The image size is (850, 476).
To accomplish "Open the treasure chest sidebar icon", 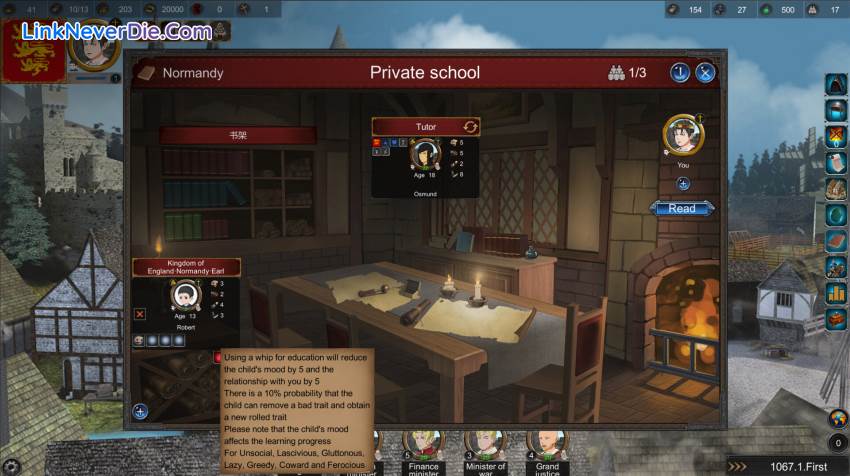I will point(836,319).
